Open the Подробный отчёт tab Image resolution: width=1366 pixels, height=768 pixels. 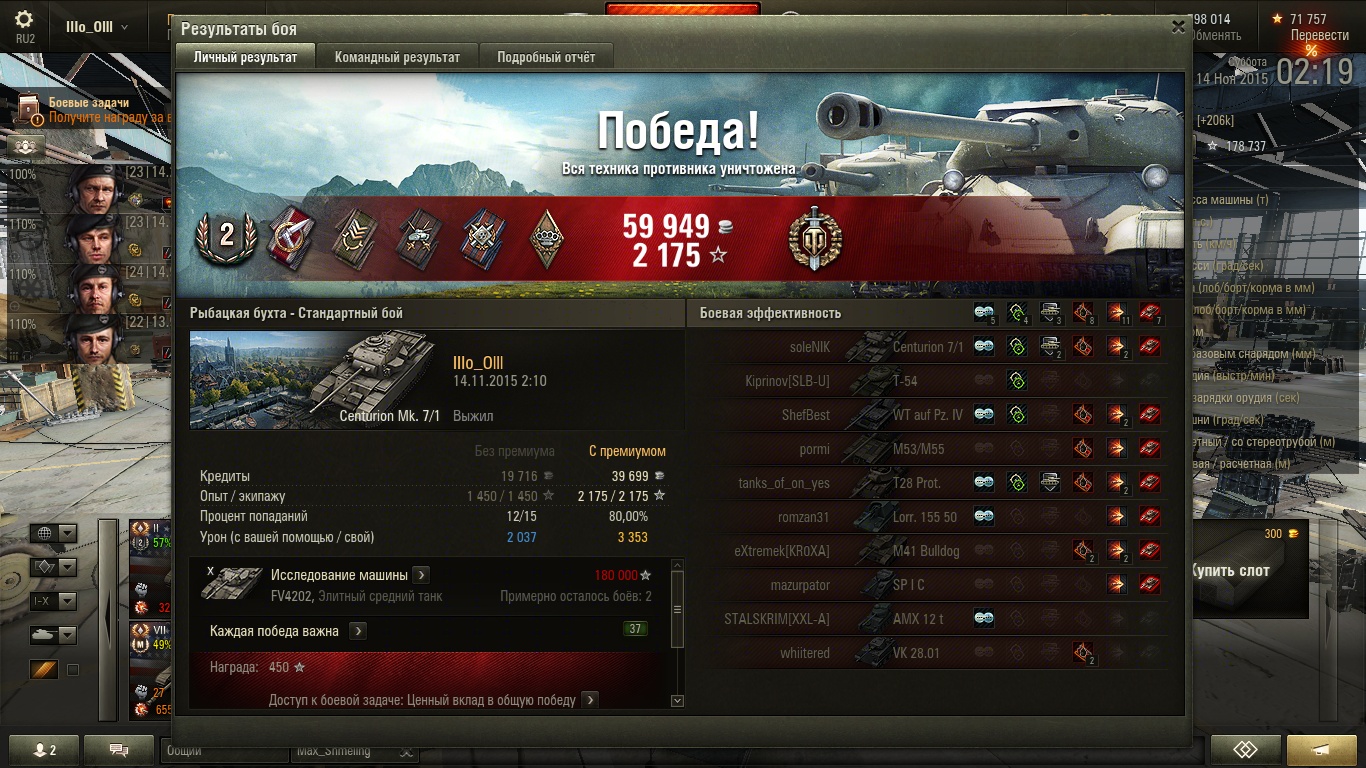pyautogui.click(x=546, y=57)
